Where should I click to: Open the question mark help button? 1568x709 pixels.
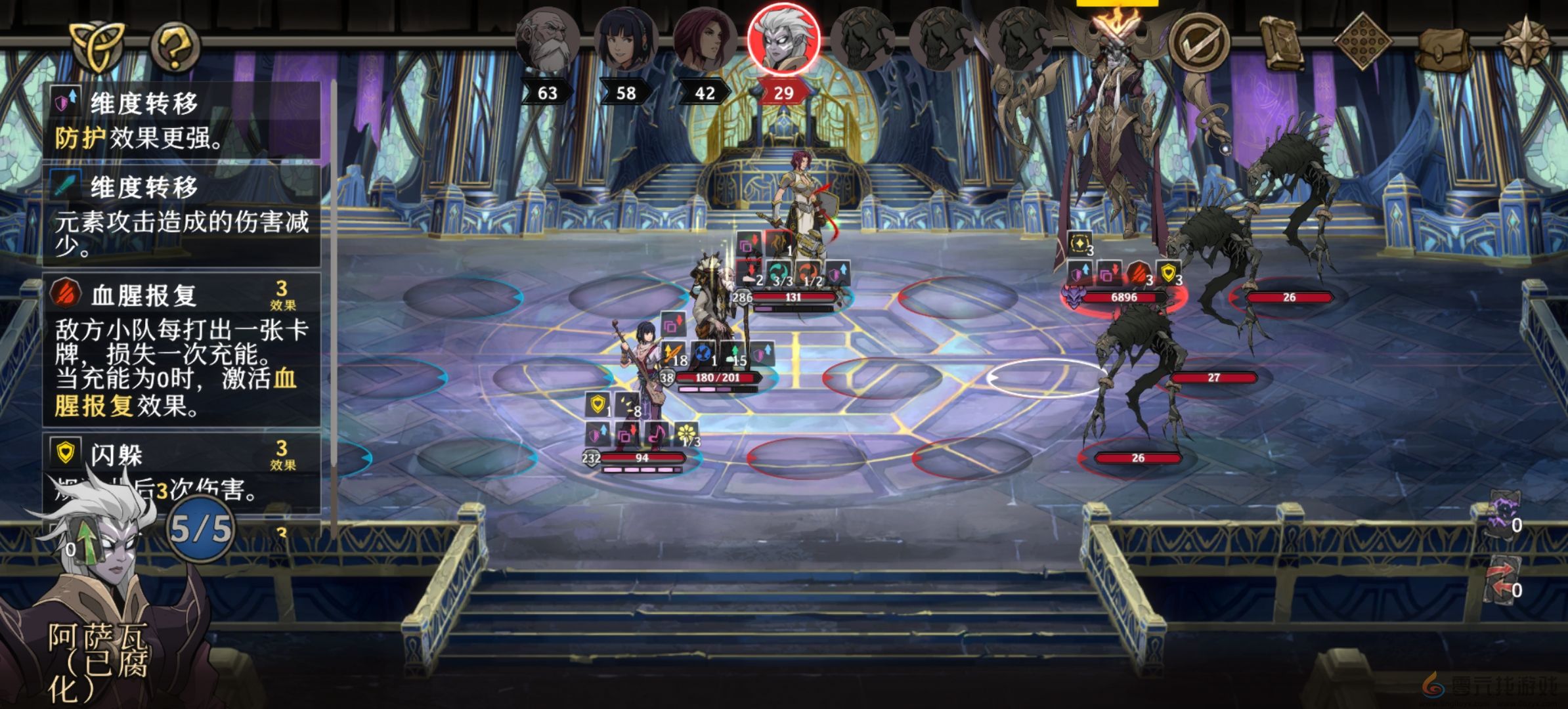175,47
